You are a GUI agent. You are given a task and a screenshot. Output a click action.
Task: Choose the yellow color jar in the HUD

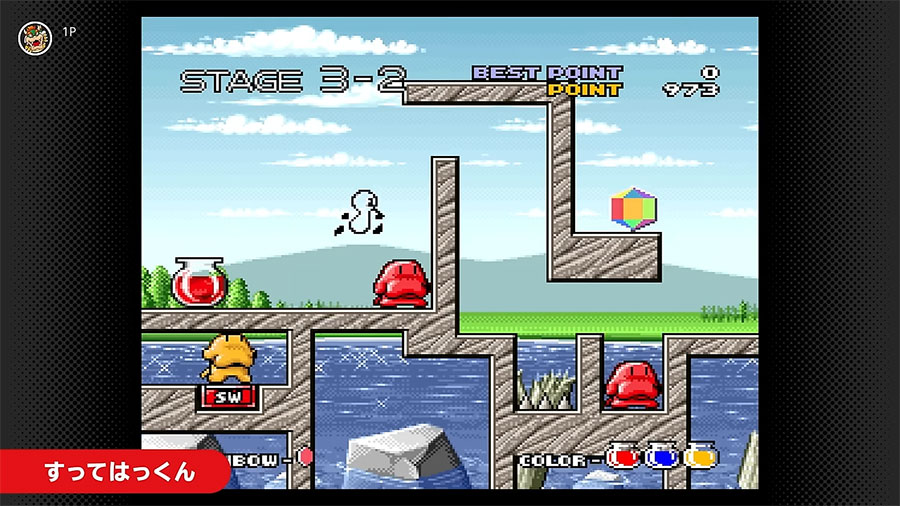click(700, 457)
